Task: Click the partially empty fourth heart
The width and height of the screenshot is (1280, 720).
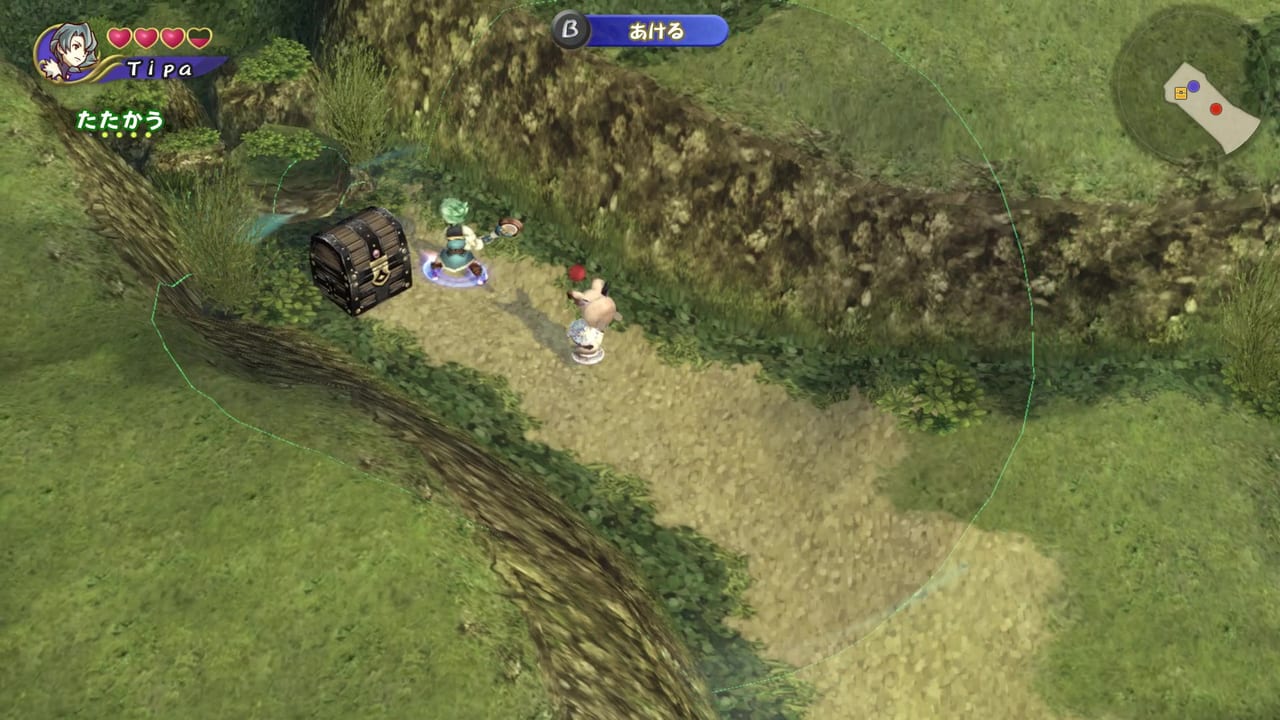Action: pos(198,37)
